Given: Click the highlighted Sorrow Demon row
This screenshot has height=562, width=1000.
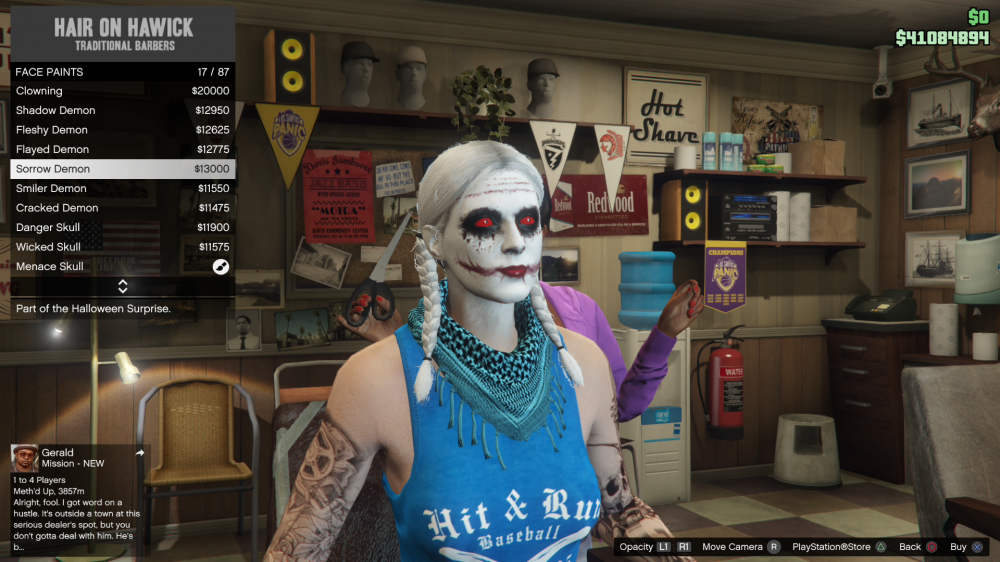Looking at the screenshot, I should [x=122, y=169].
